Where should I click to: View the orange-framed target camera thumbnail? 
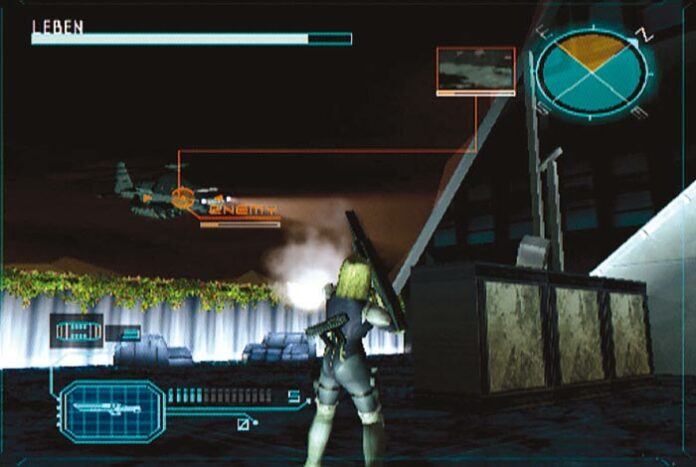[x=475, y=71]
